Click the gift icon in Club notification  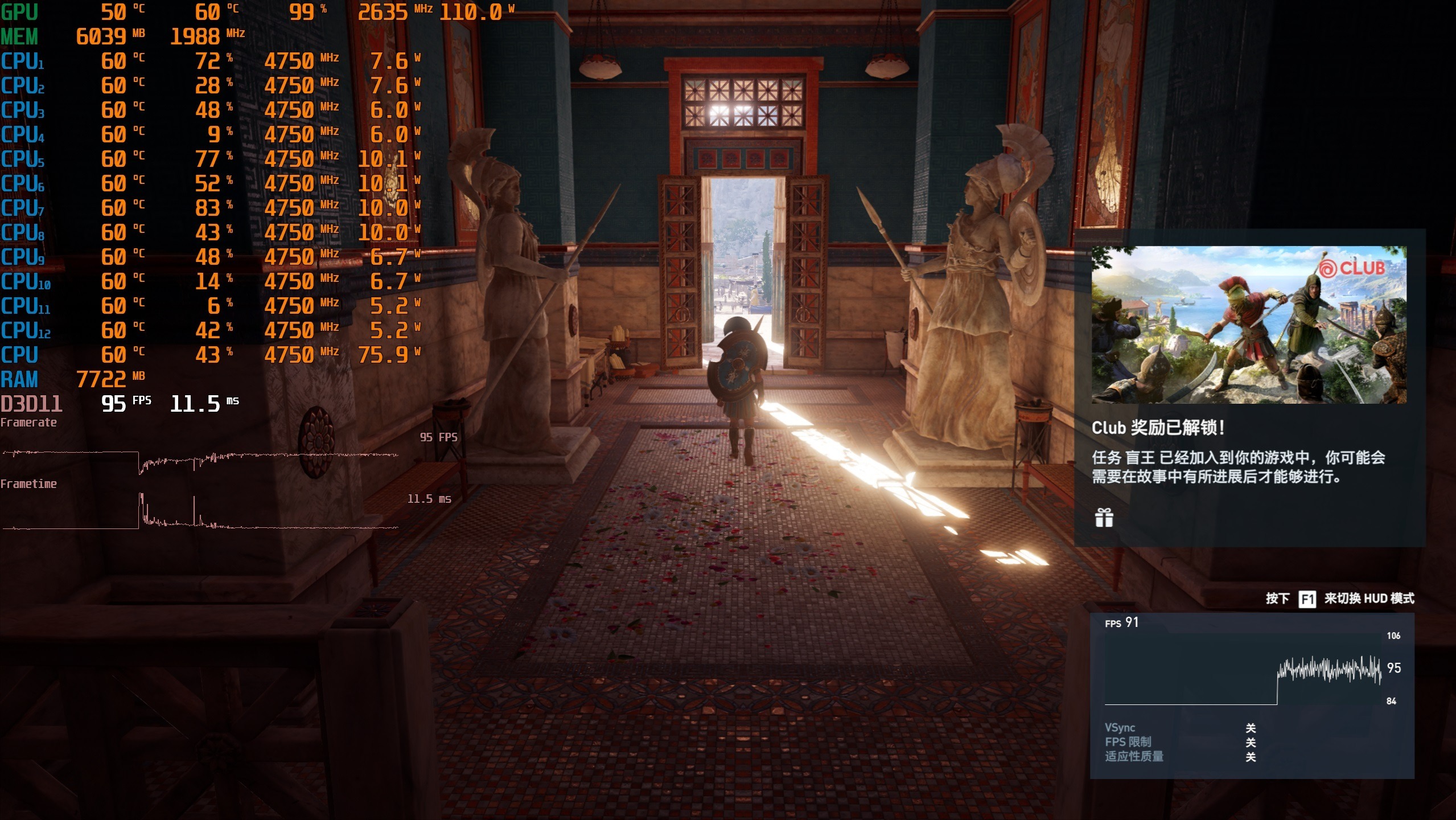[1104, 518]
